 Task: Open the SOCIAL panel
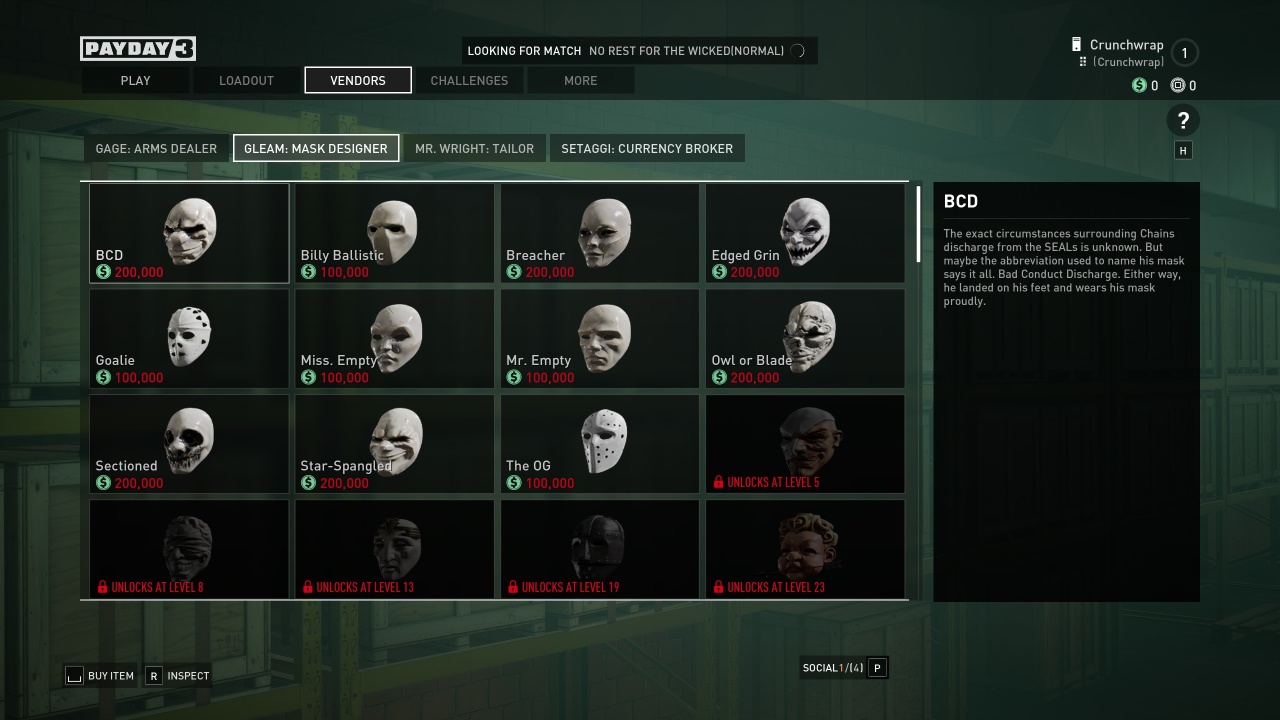(x=844, y=667)
